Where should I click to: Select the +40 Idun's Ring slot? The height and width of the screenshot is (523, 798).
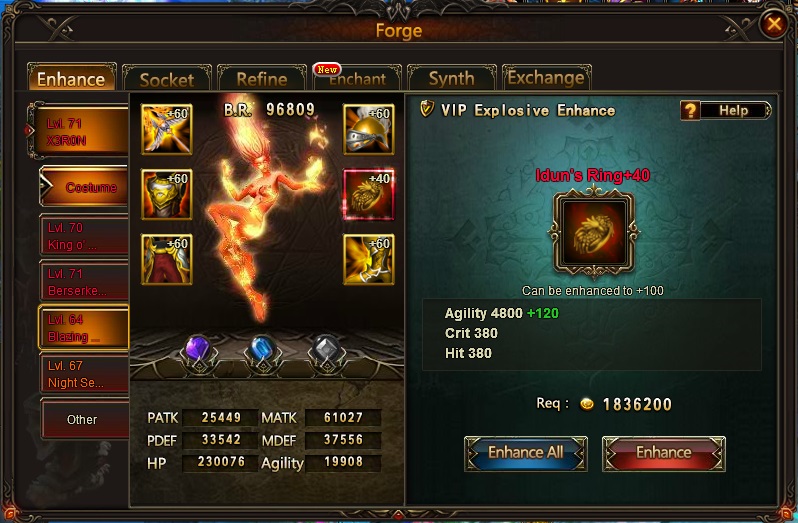tap(368, 193)
